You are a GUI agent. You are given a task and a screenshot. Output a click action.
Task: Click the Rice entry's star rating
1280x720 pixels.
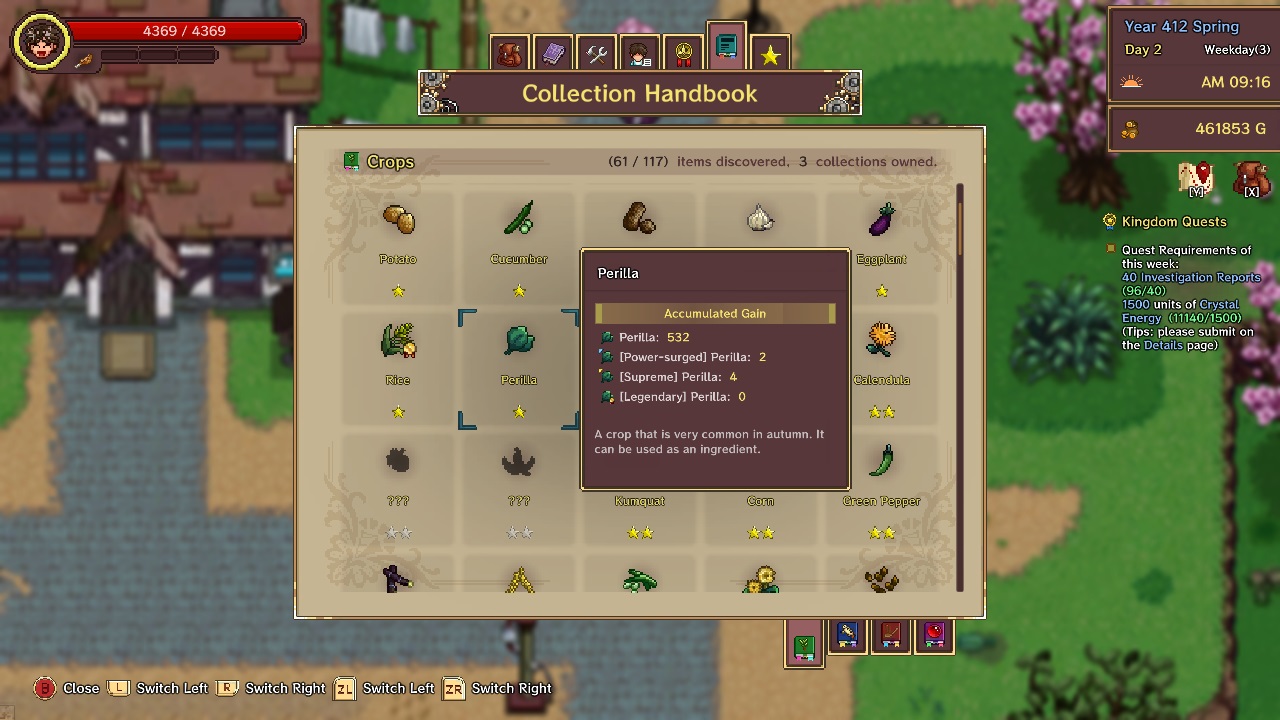tap(397, 411)
